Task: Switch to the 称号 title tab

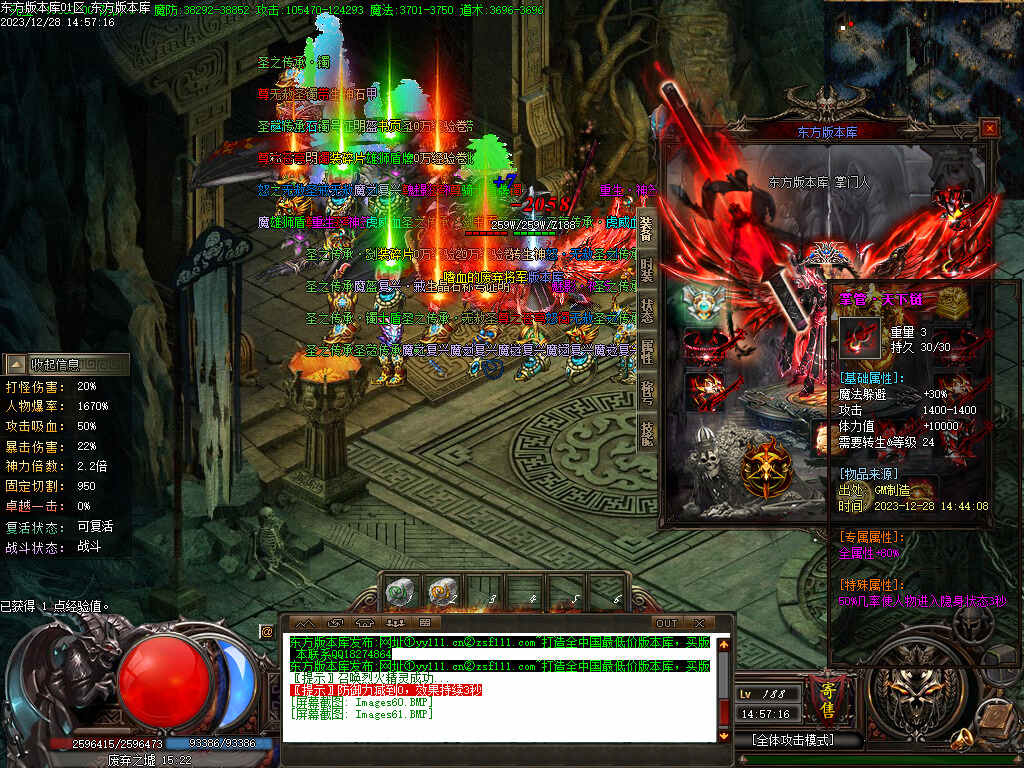Action: [647, 390]
